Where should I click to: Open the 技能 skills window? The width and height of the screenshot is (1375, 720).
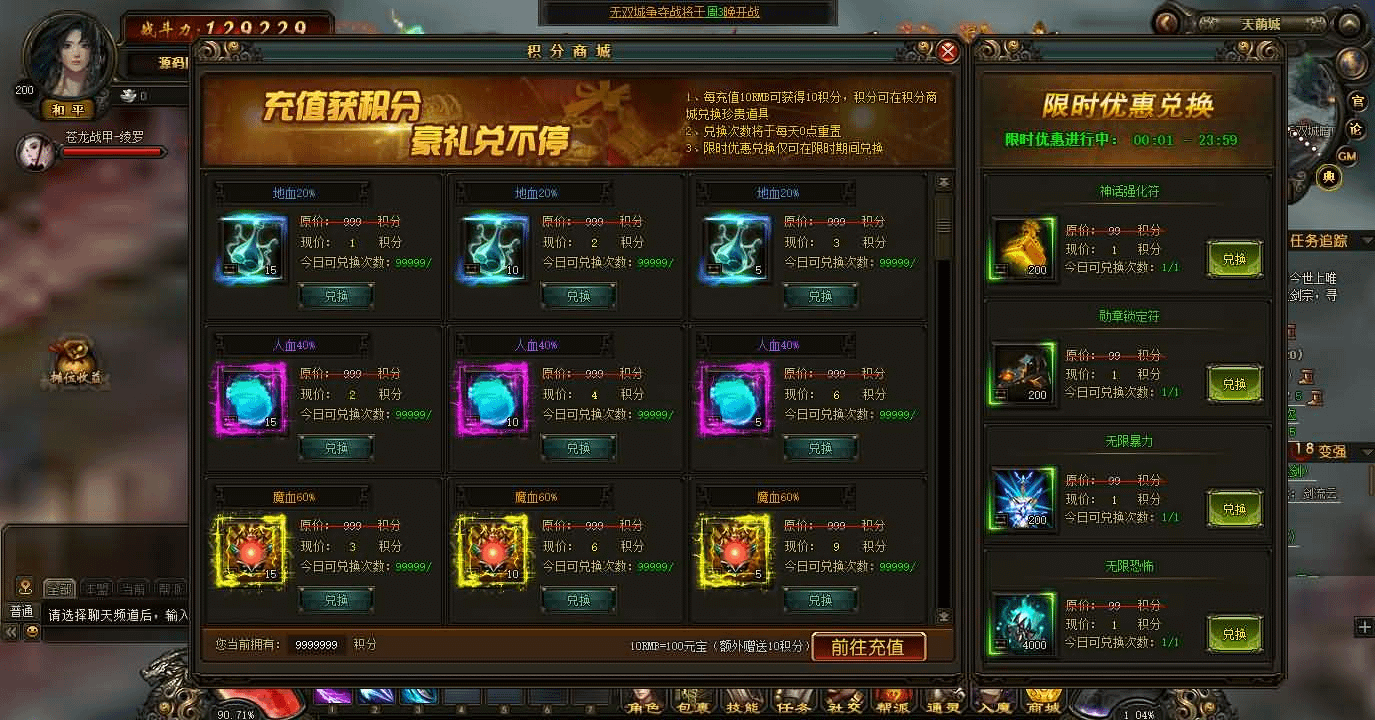(x=744, y=701)
